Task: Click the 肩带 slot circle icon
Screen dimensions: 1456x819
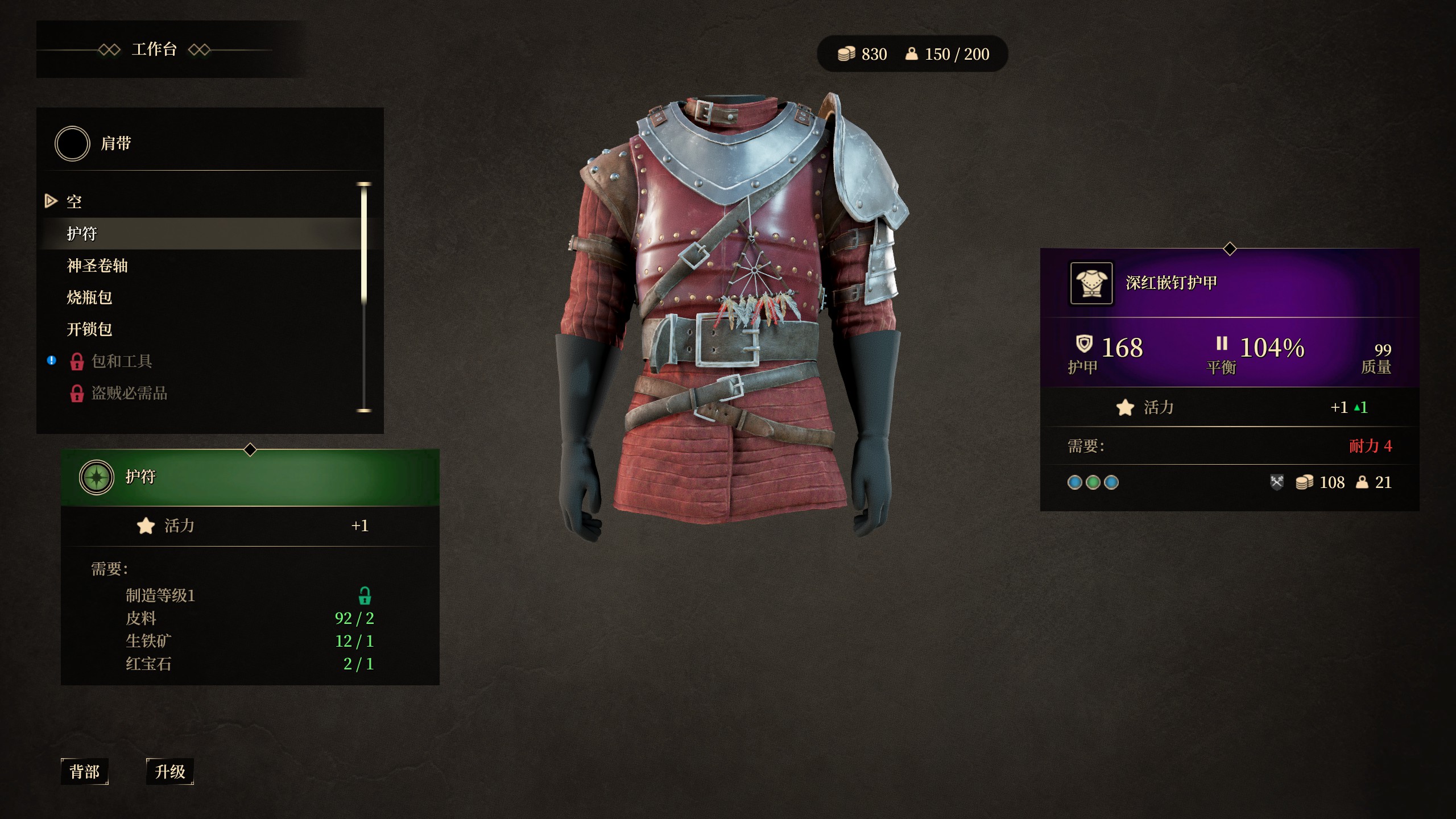Action: [72, 144]
